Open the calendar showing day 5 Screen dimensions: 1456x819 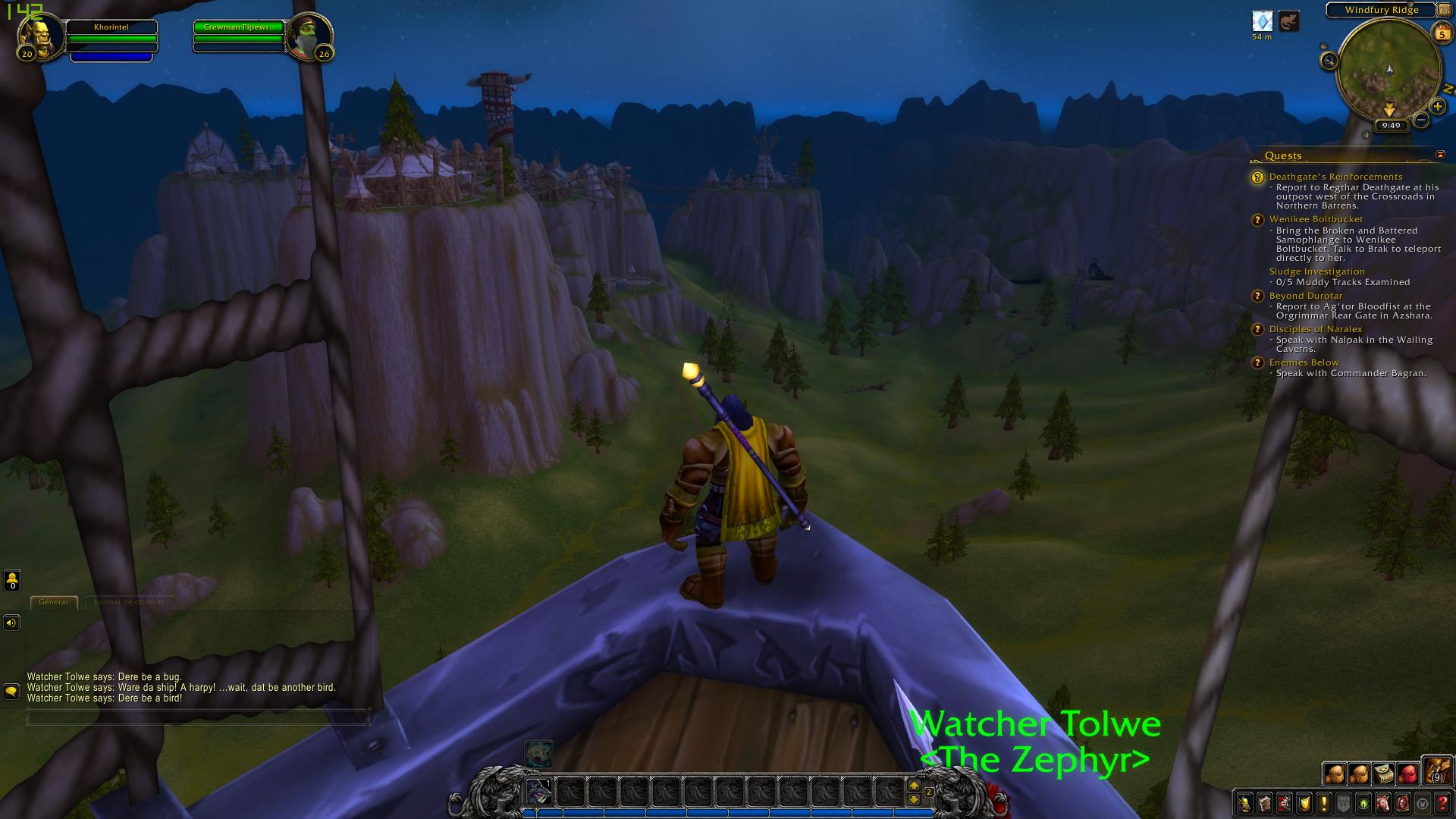point(1442,33)
